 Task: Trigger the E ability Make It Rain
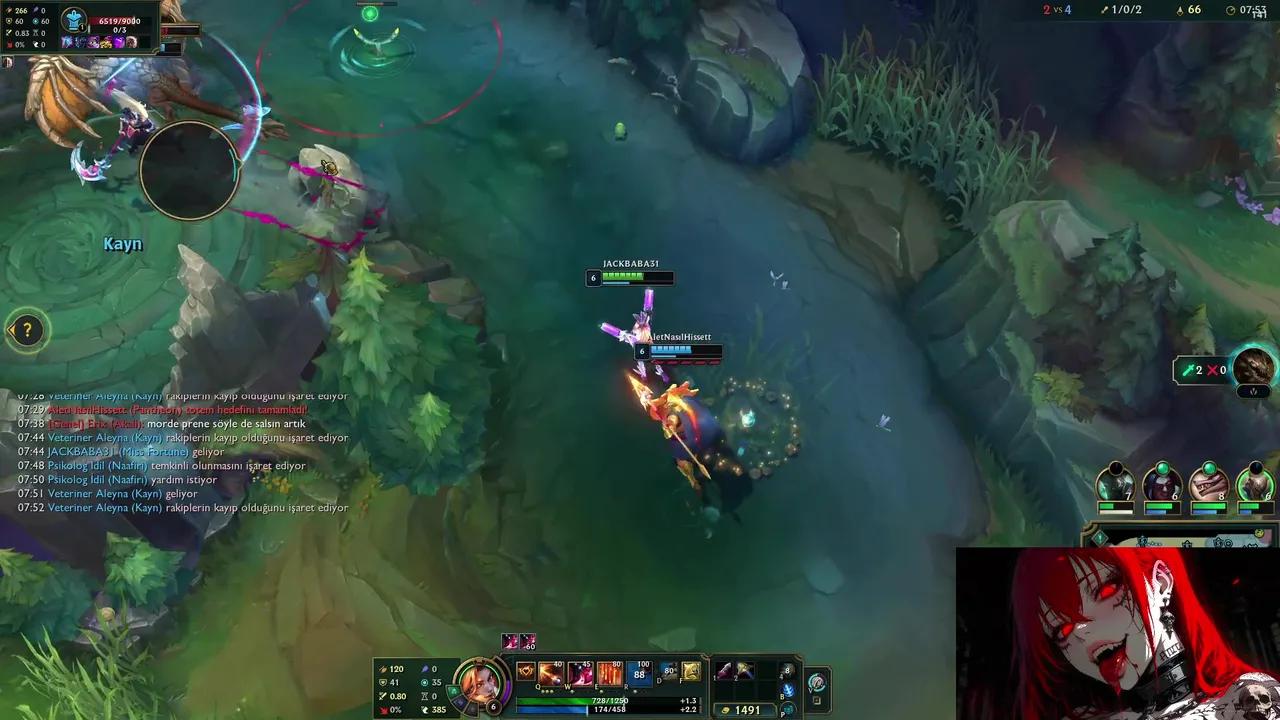coord(610,674)
